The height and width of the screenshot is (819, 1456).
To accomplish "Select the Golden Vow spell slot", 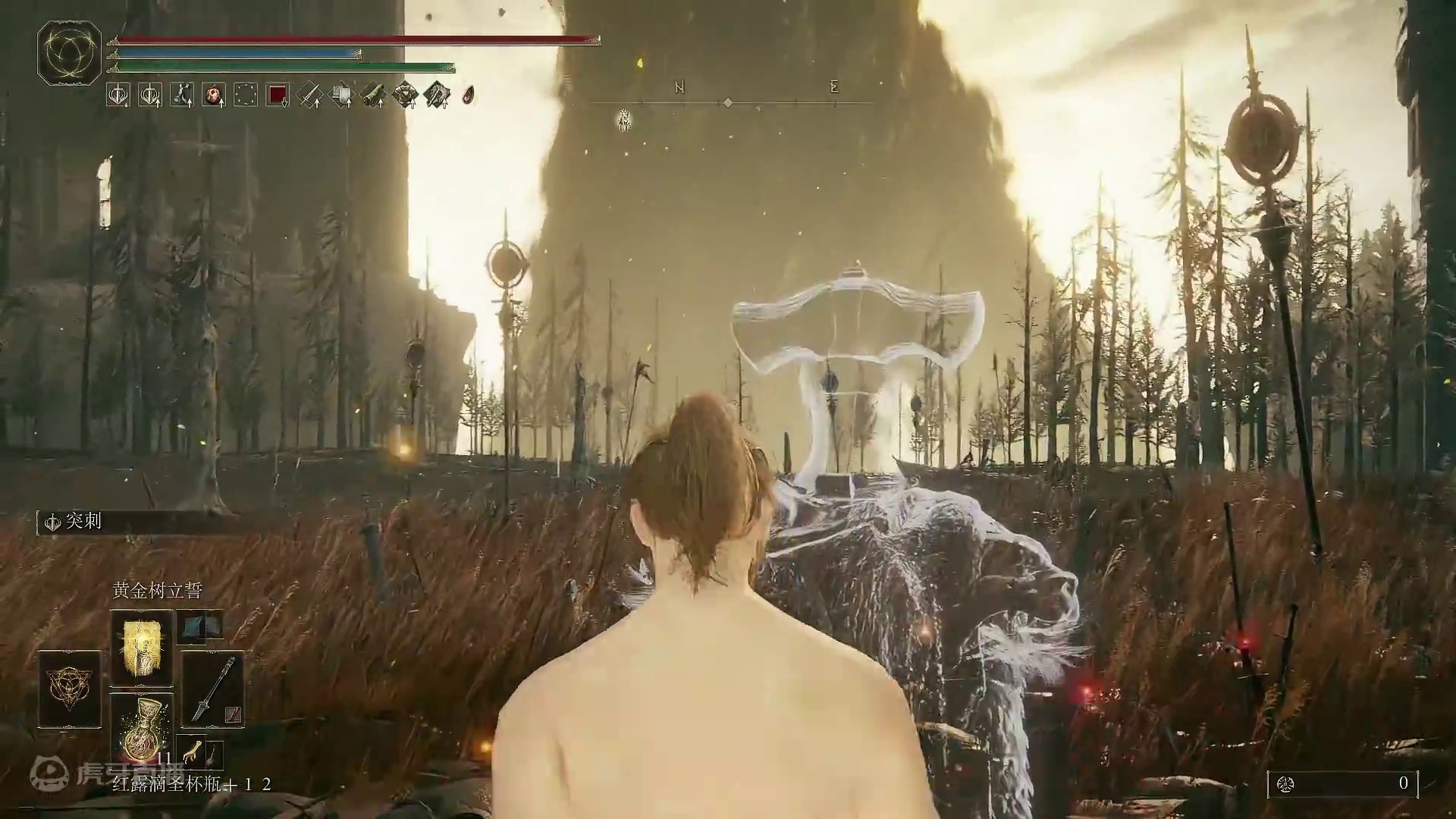I will coord(142,648).
